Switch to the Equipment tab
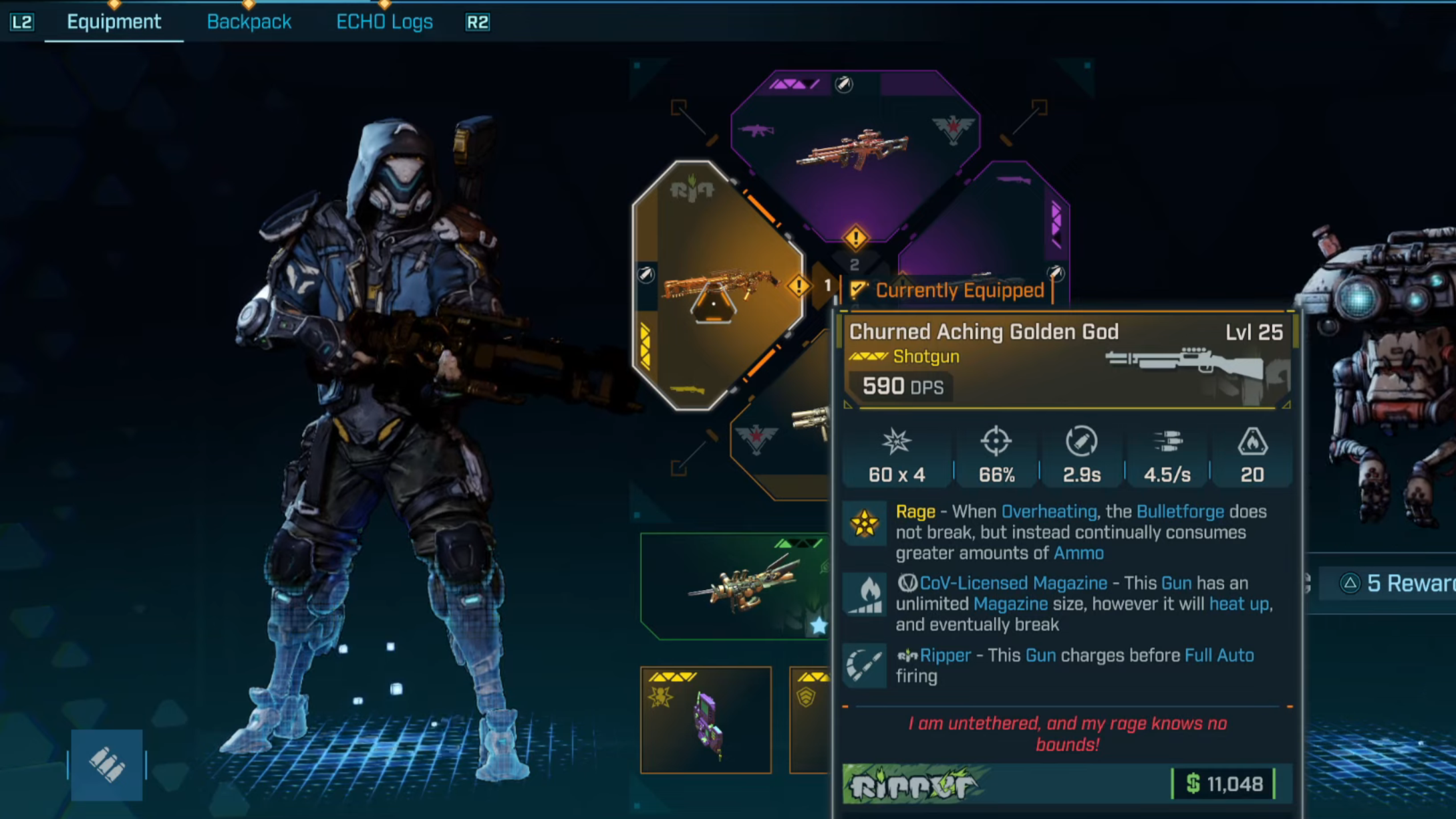Viewport: 1456px width, 819px height. [x=114, y=22]
